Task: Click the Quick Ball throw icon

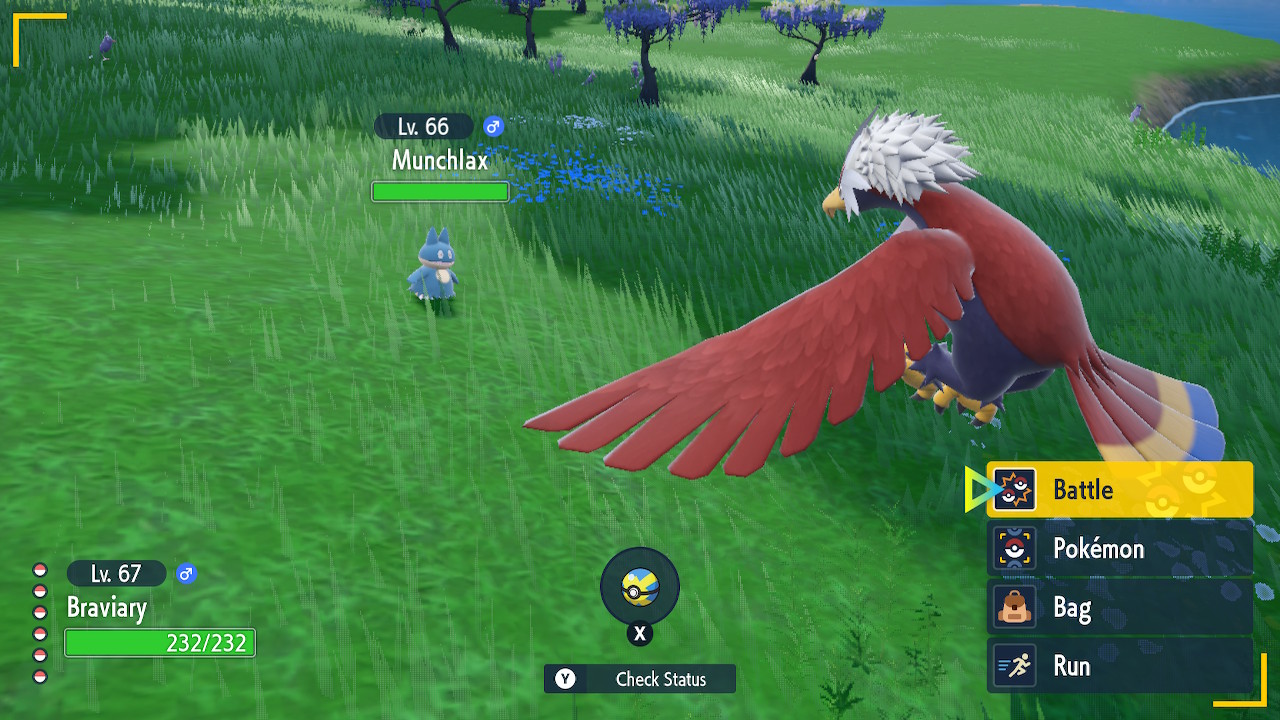Action: pos(639,588)
